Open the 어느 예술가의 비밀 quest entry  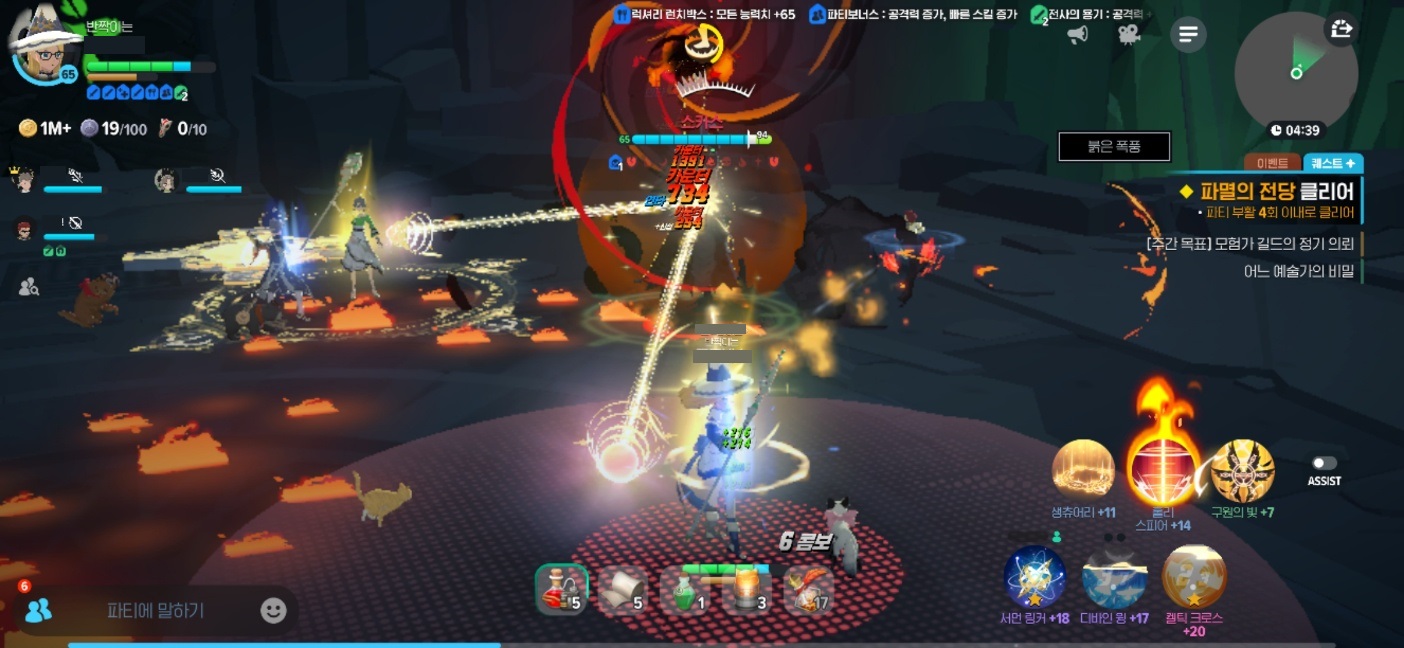(x=1298, y=271)
